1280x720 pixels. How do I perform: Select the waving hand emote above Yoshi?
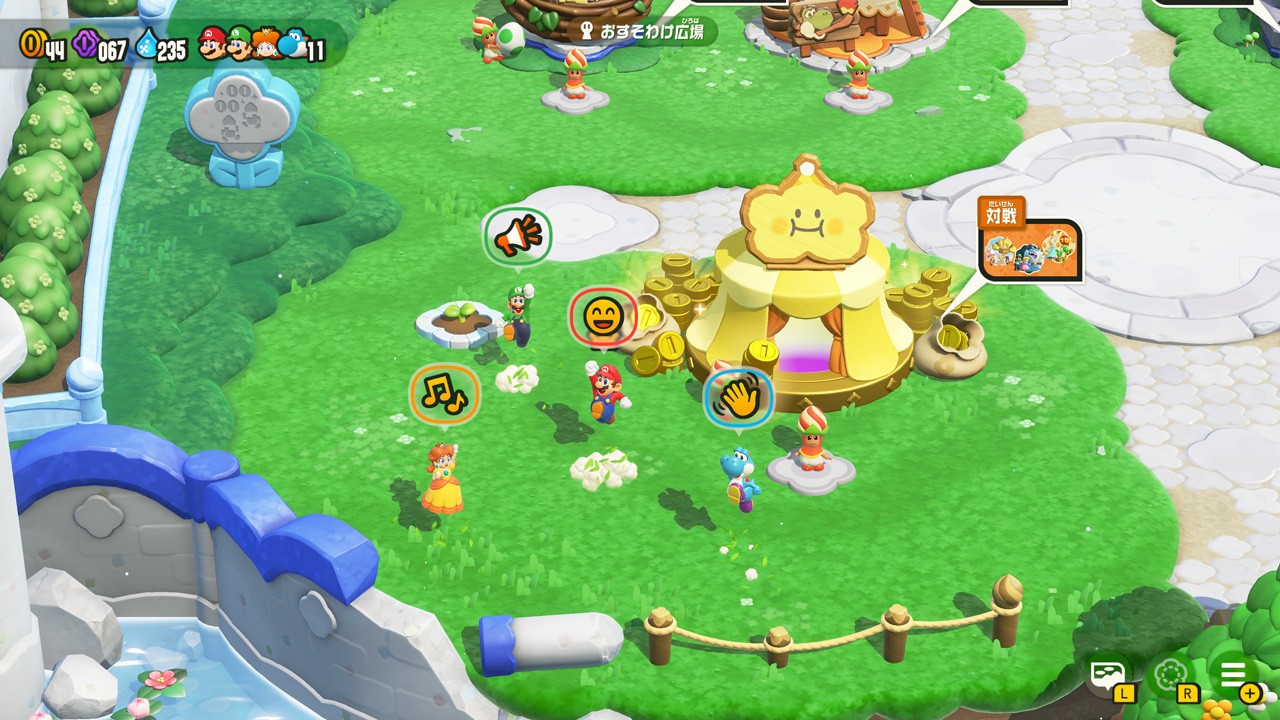point(739,398)
